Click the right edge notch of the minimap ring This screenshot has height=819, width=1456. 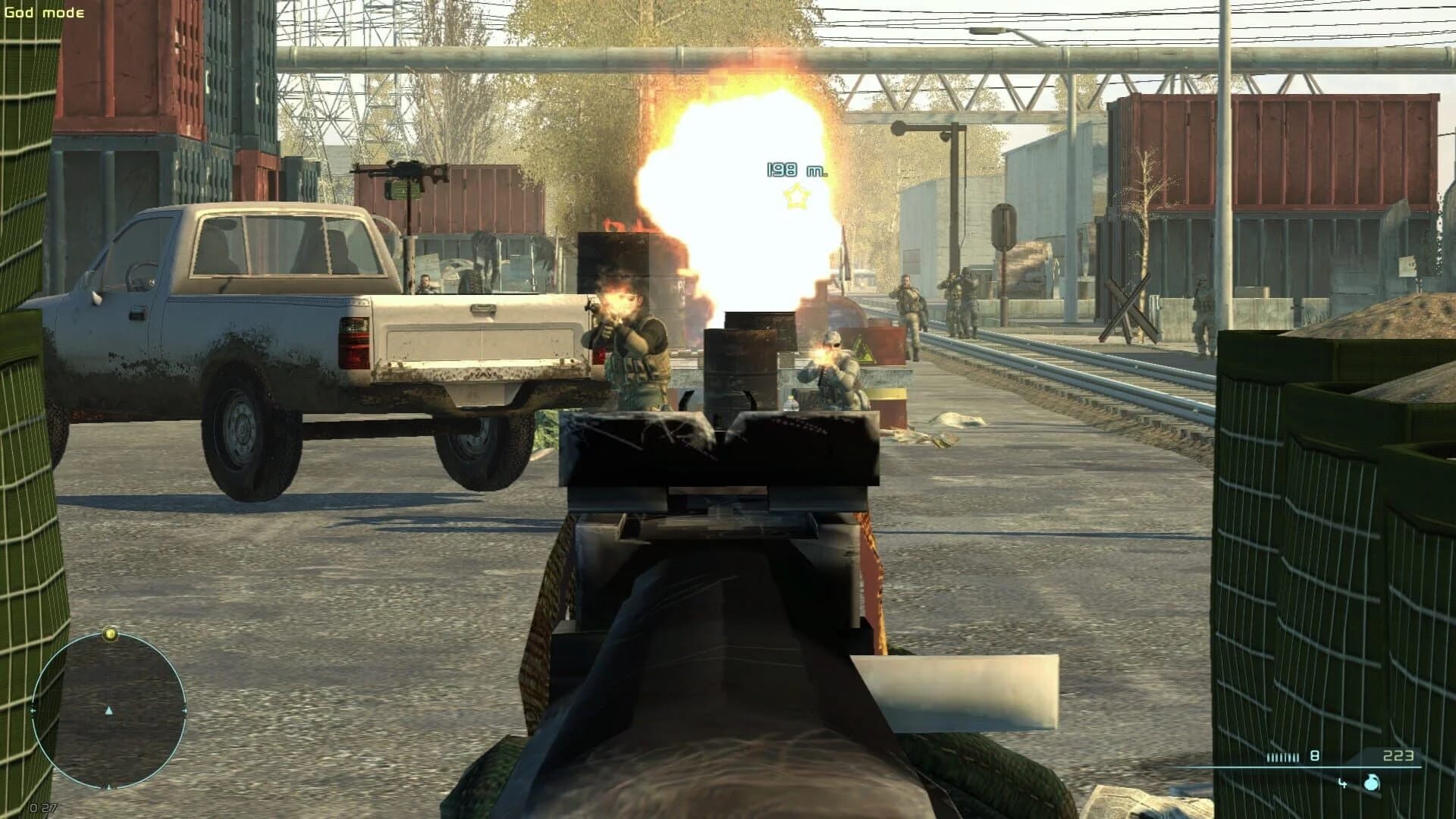pyautogui.click(x=185, y=710)
